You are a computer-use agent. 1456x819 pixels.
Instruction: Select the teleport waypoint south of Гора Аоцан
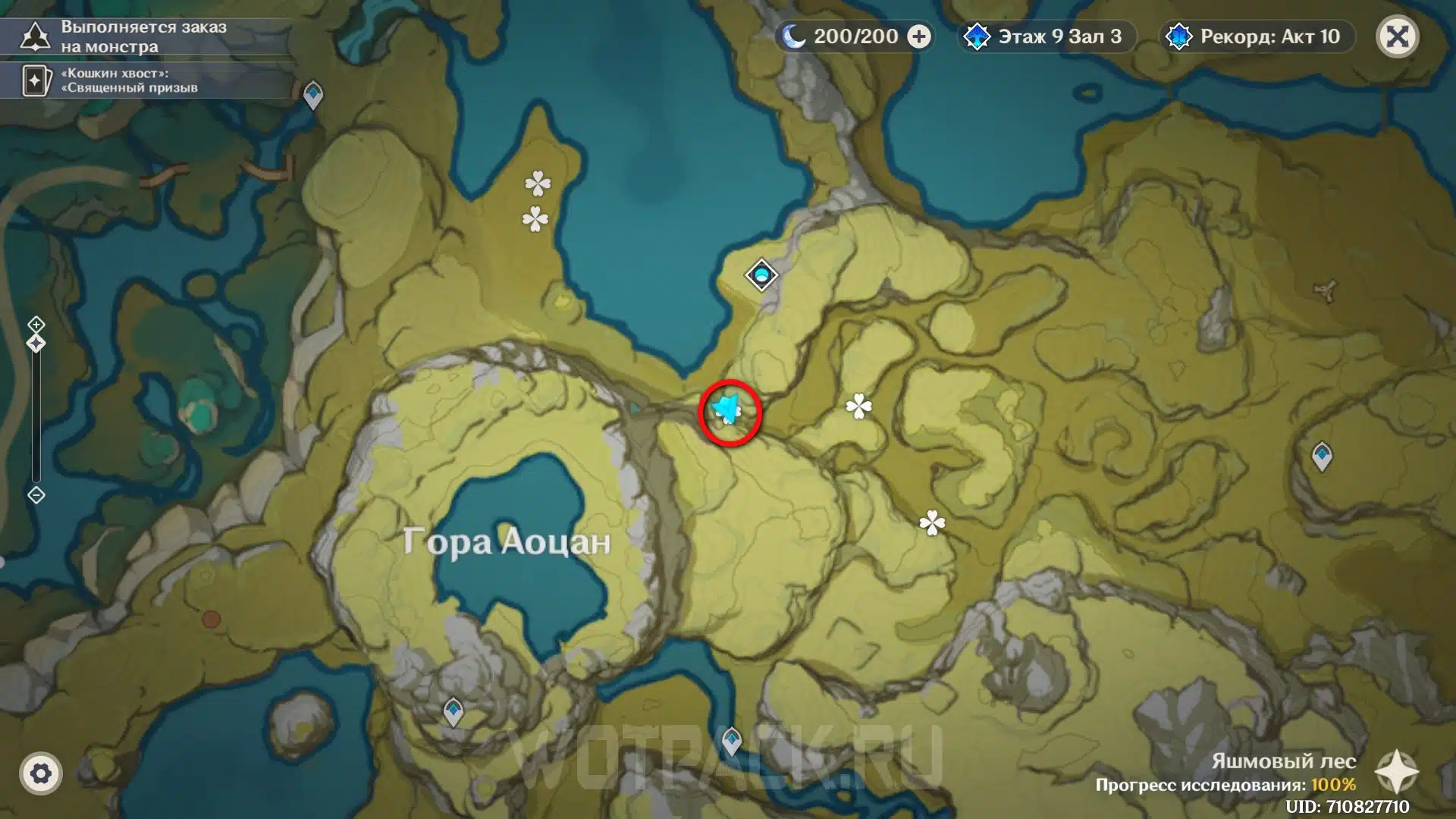tap(453, 711)
